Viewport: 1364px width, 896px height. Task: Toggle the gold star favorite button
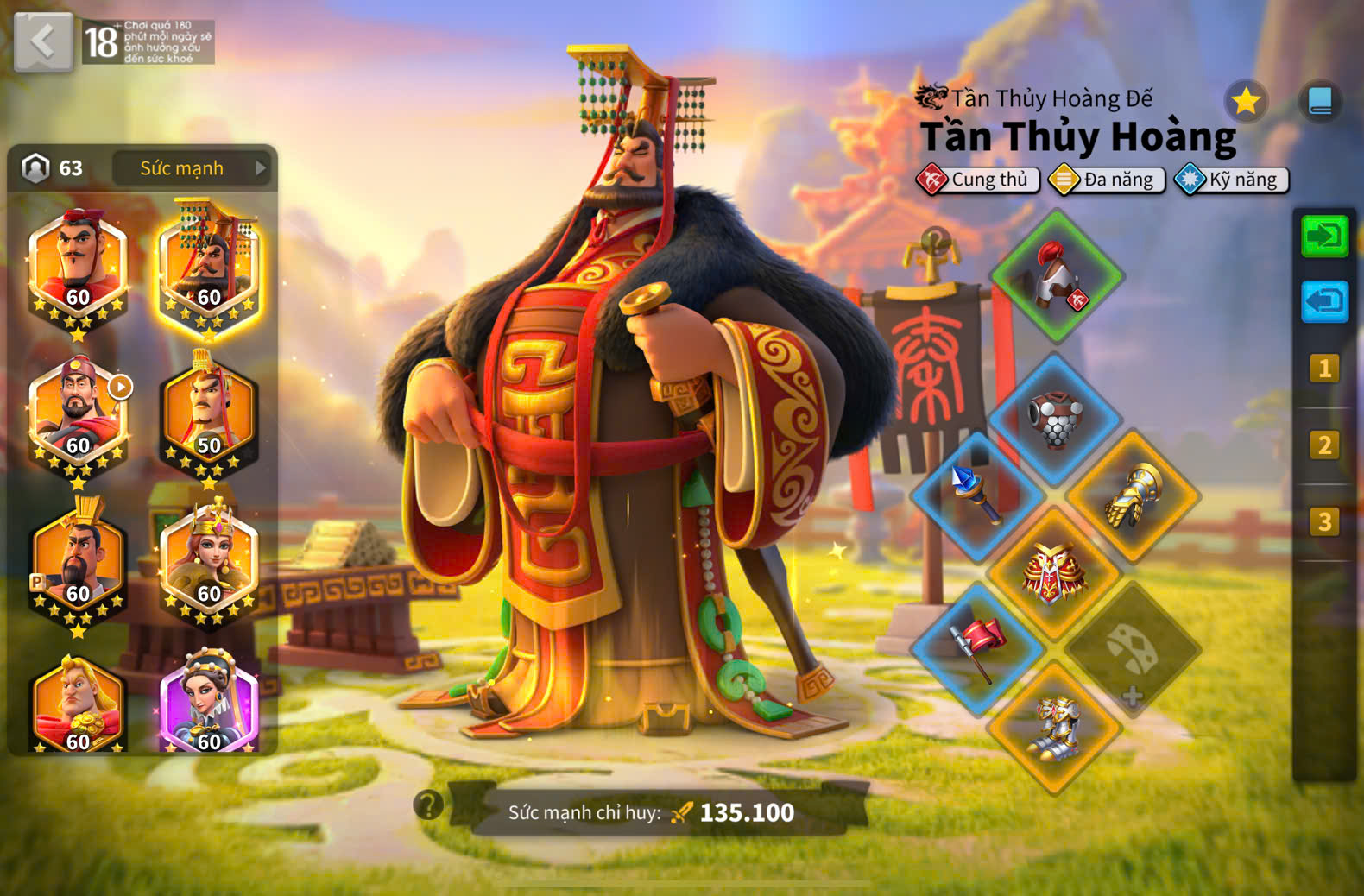pyautogui.click(x=1245, y=102)
